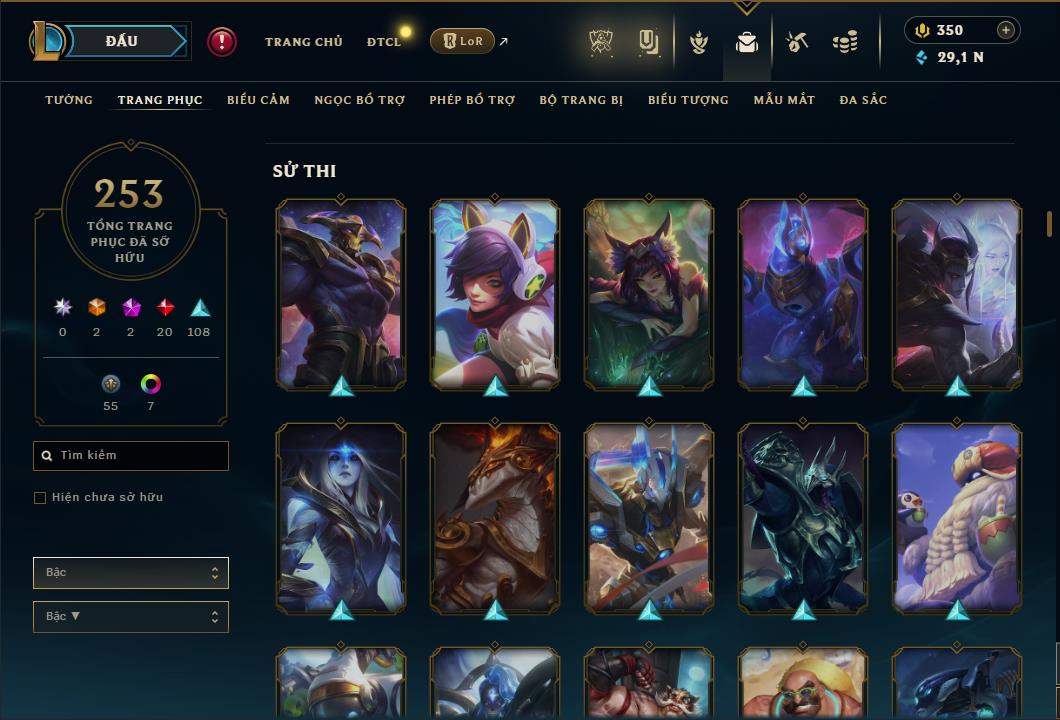Image resolution: width=1060 pixels, height=720 pixels.
Task: Open the TƯỚNG champions tab
Action: click(x=69, y=100)
